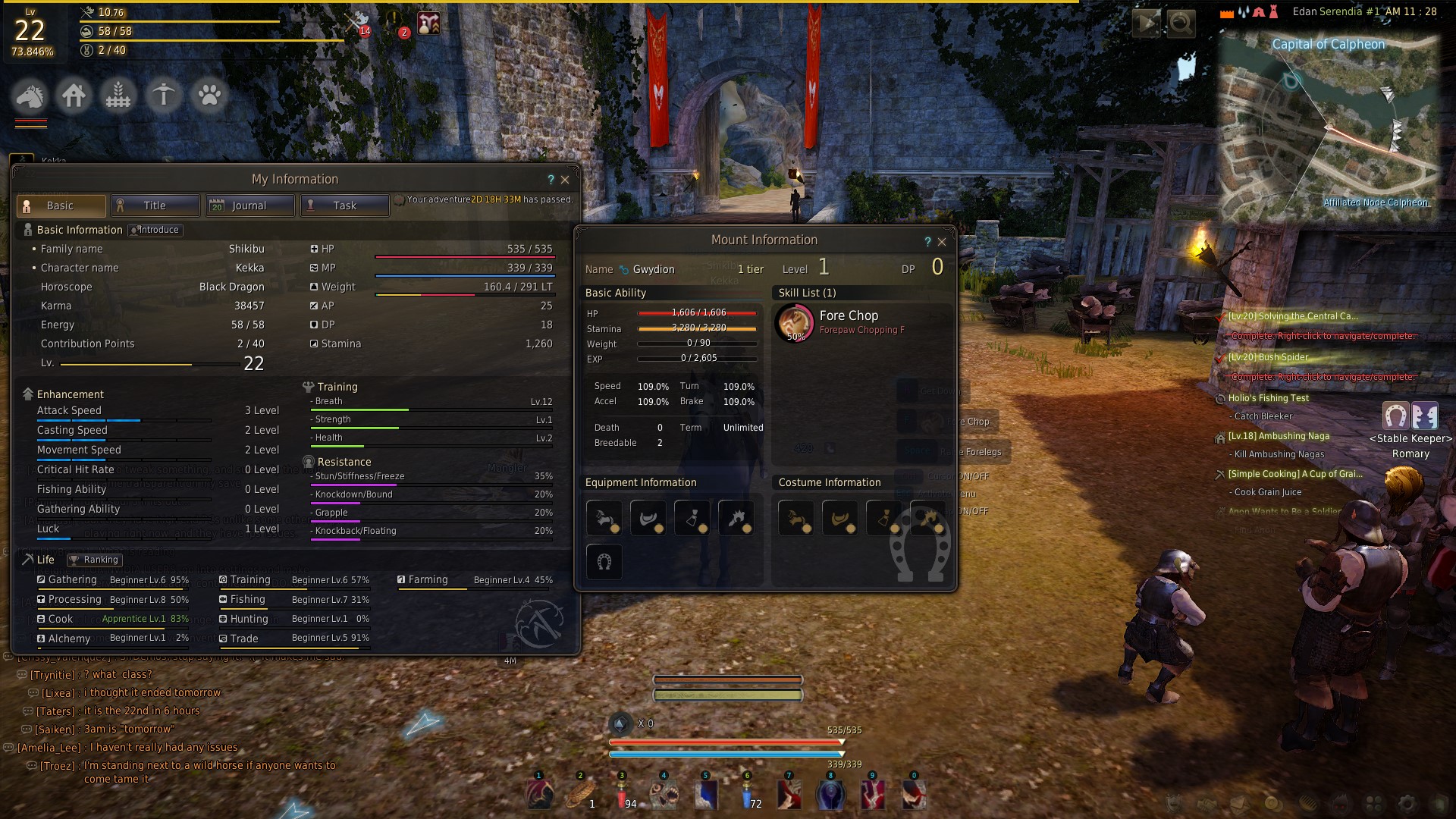The height and width of the screenshot is (819, 1456).
Task: Close the Mount Information window
Action: [x=942, y=242]
